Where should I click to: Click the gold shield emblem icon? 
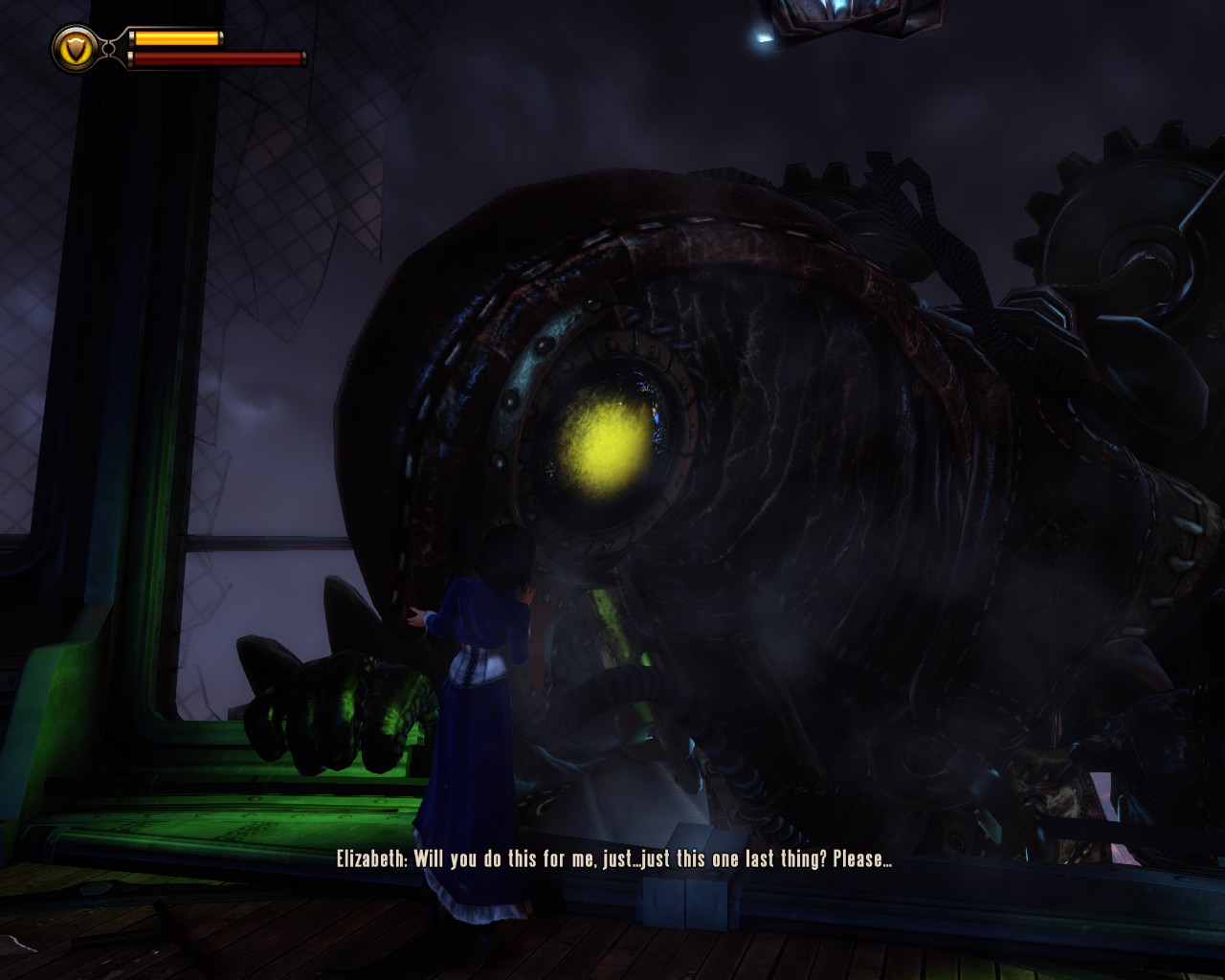click(75, 48)
